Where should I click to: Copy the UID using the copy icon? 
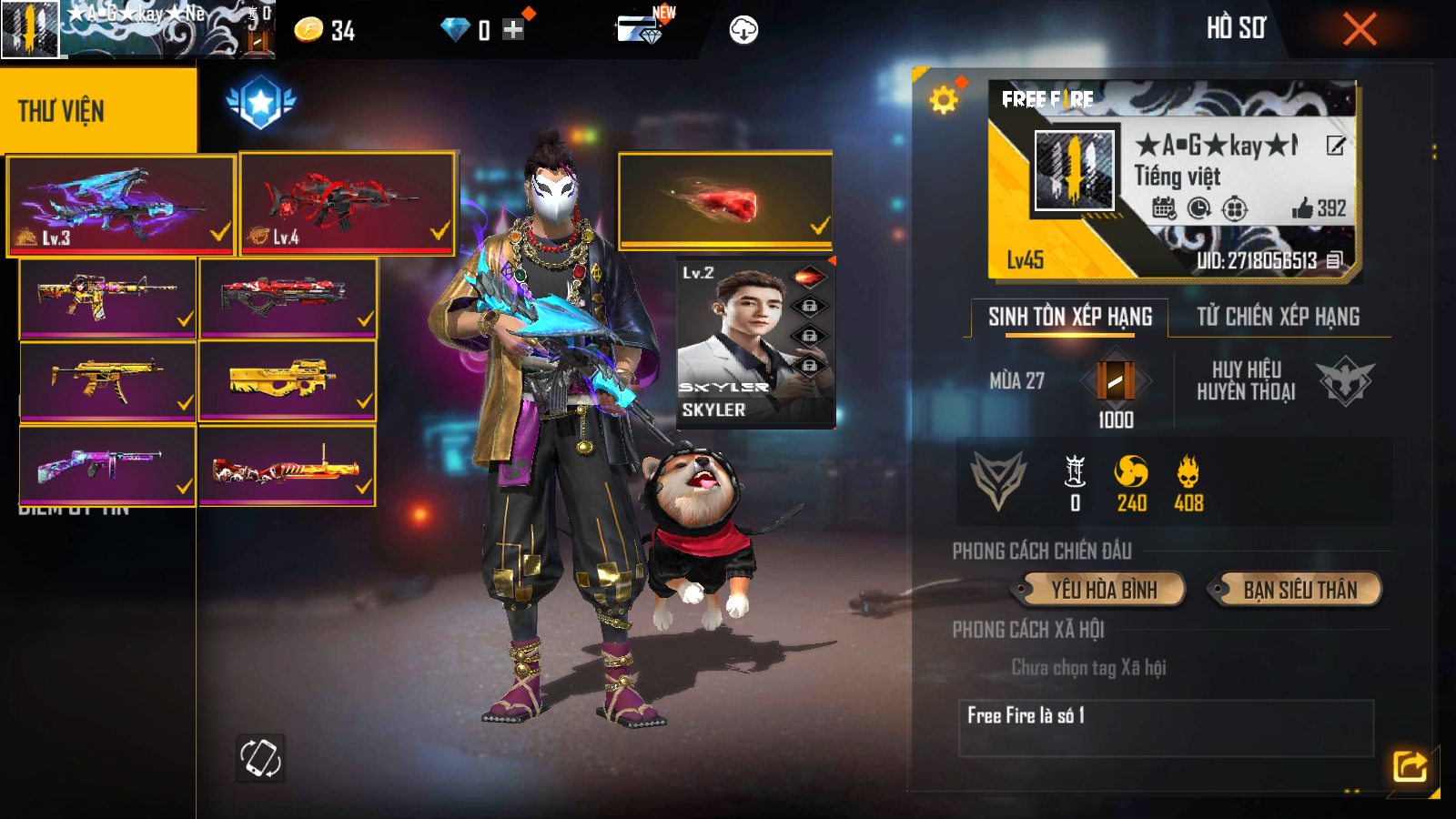[x=1334, y=261]
